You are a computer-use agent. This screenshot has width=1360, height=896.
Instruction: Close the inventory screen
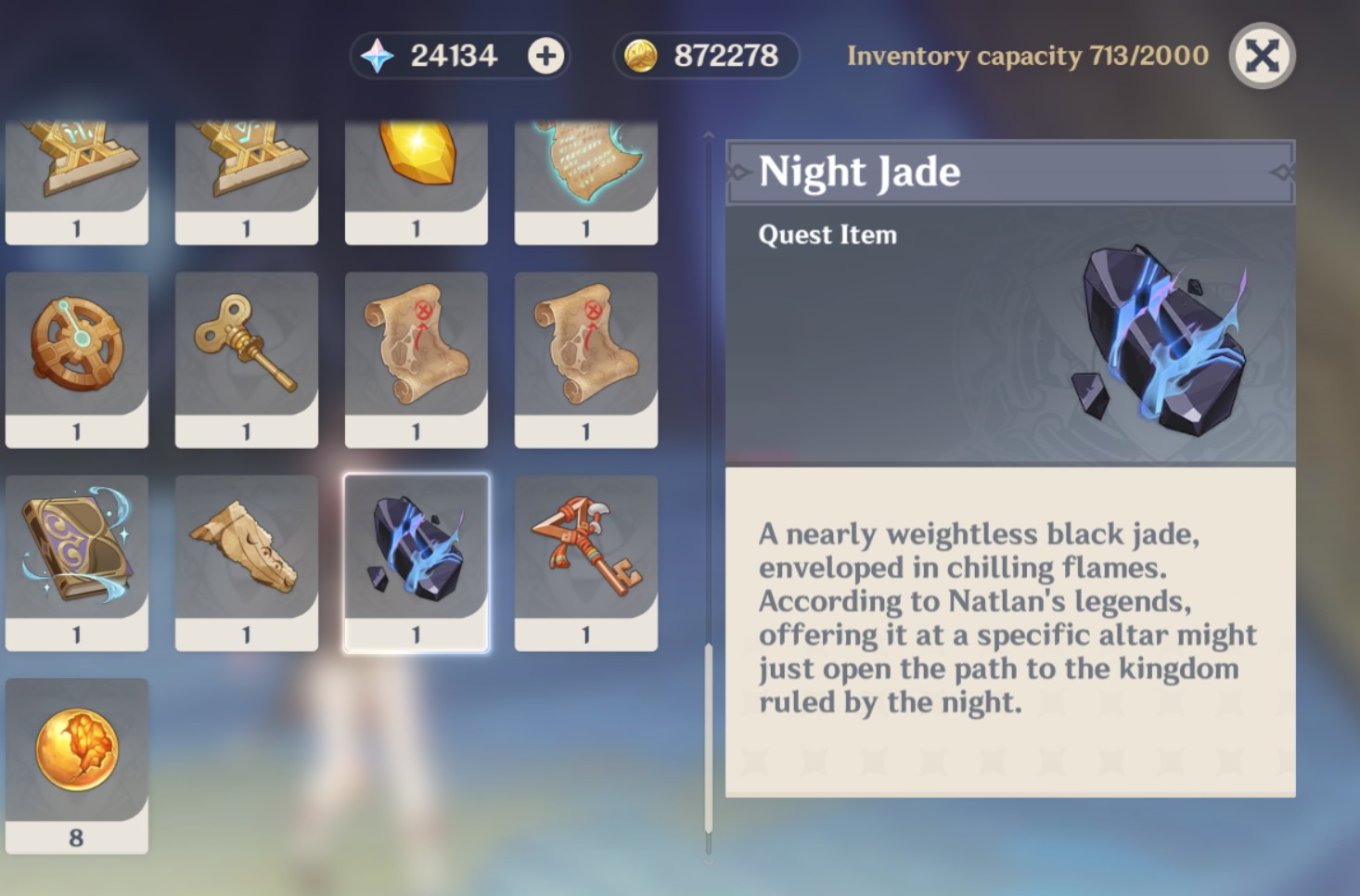[x=1261, y=56]
